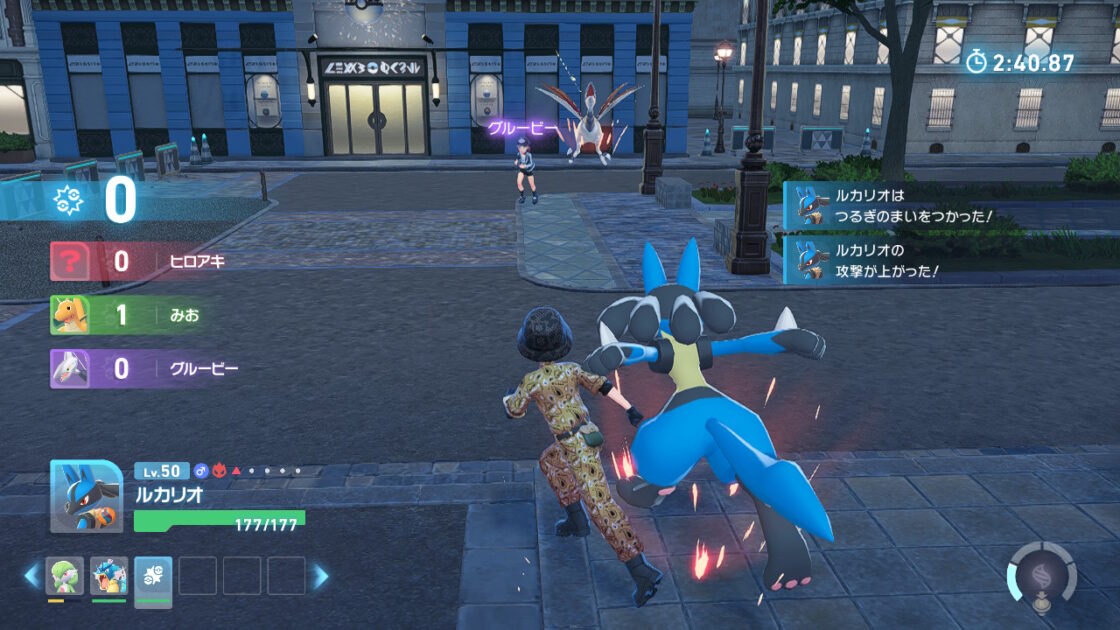Select the Gyarados party slot
This screenshot has height=630, width=1120.
coord(109,576)
